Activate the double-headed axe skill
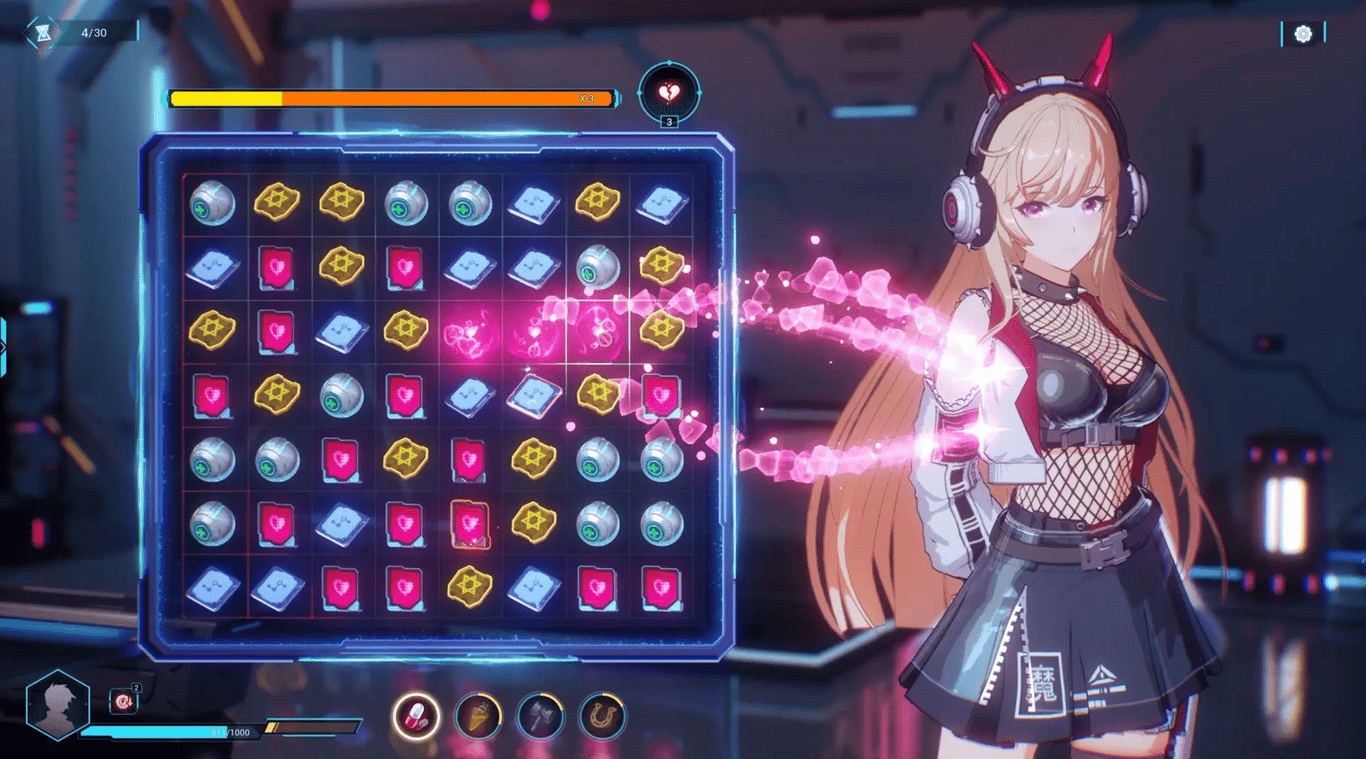 coord(540,716)
